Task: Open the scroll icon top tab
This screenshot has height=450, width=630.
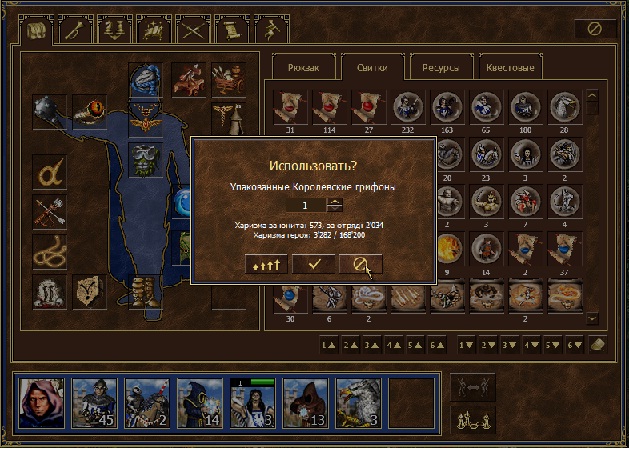Action: [230, 30]
